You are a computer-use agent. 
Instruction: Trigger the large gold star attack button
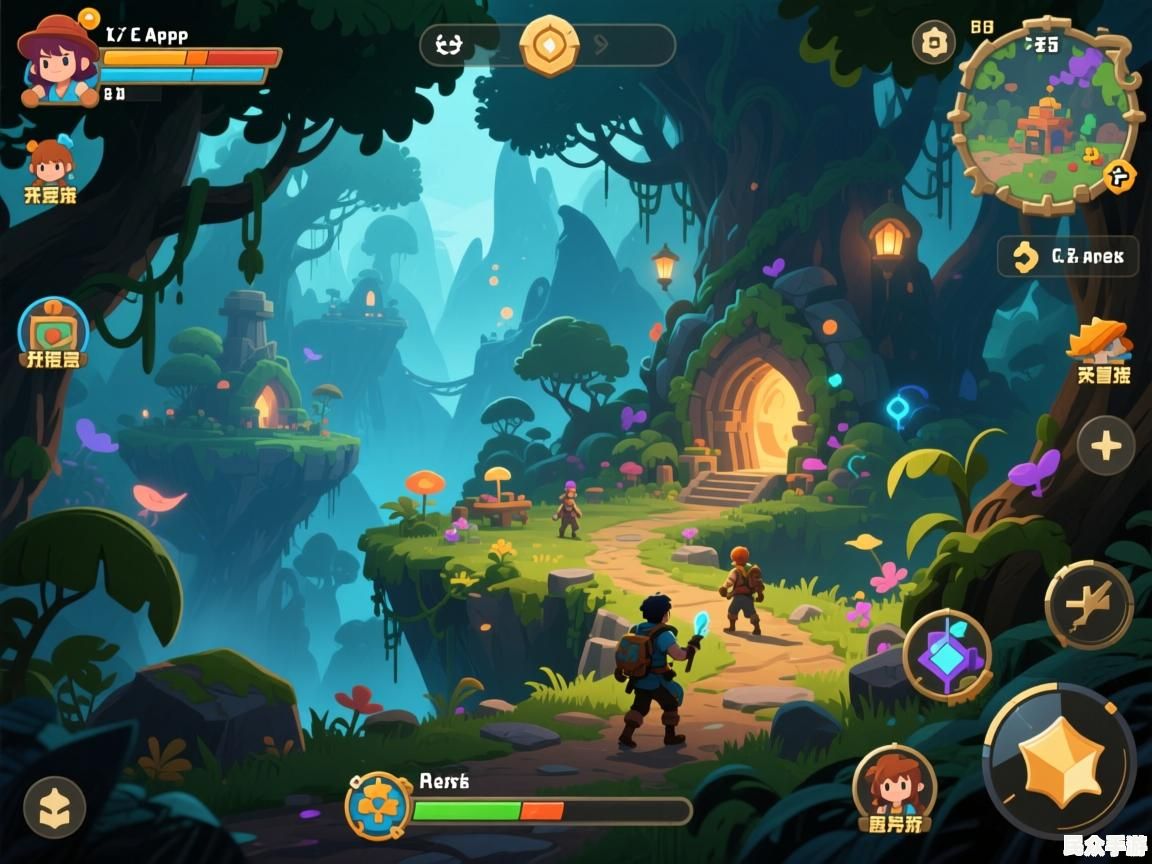1060,762
